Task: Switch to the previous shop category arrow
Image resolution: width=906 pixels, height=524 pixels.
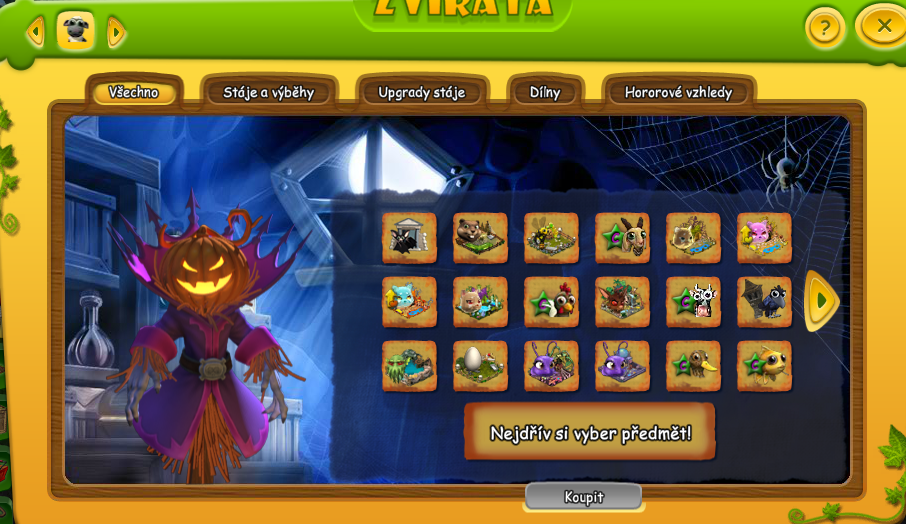Action: pyautogui.click(x=36, y=33)
